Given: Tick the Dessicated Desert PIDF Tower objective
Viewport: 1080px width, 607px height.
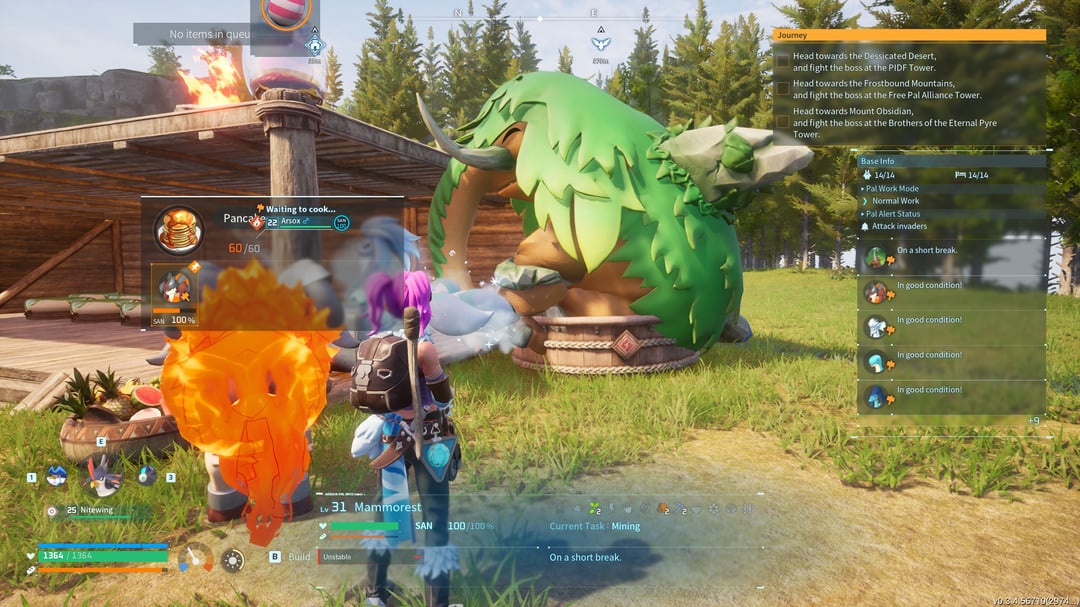Looking at the screenshot, I should click(783, 62).
